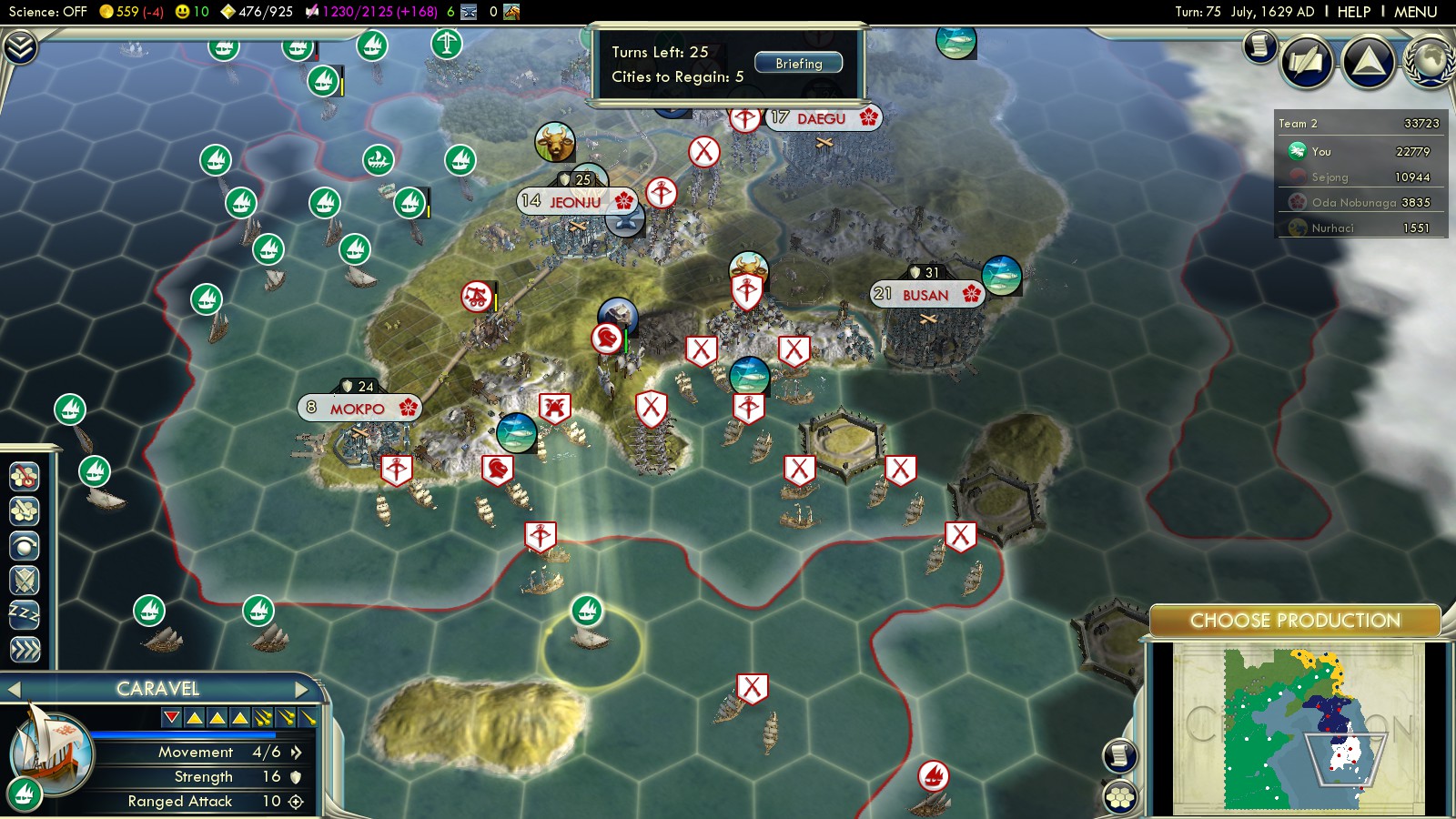This screenshot has width=1456, height=819.
Task: Click the Daegu city banner
Action: click(822, 118)
